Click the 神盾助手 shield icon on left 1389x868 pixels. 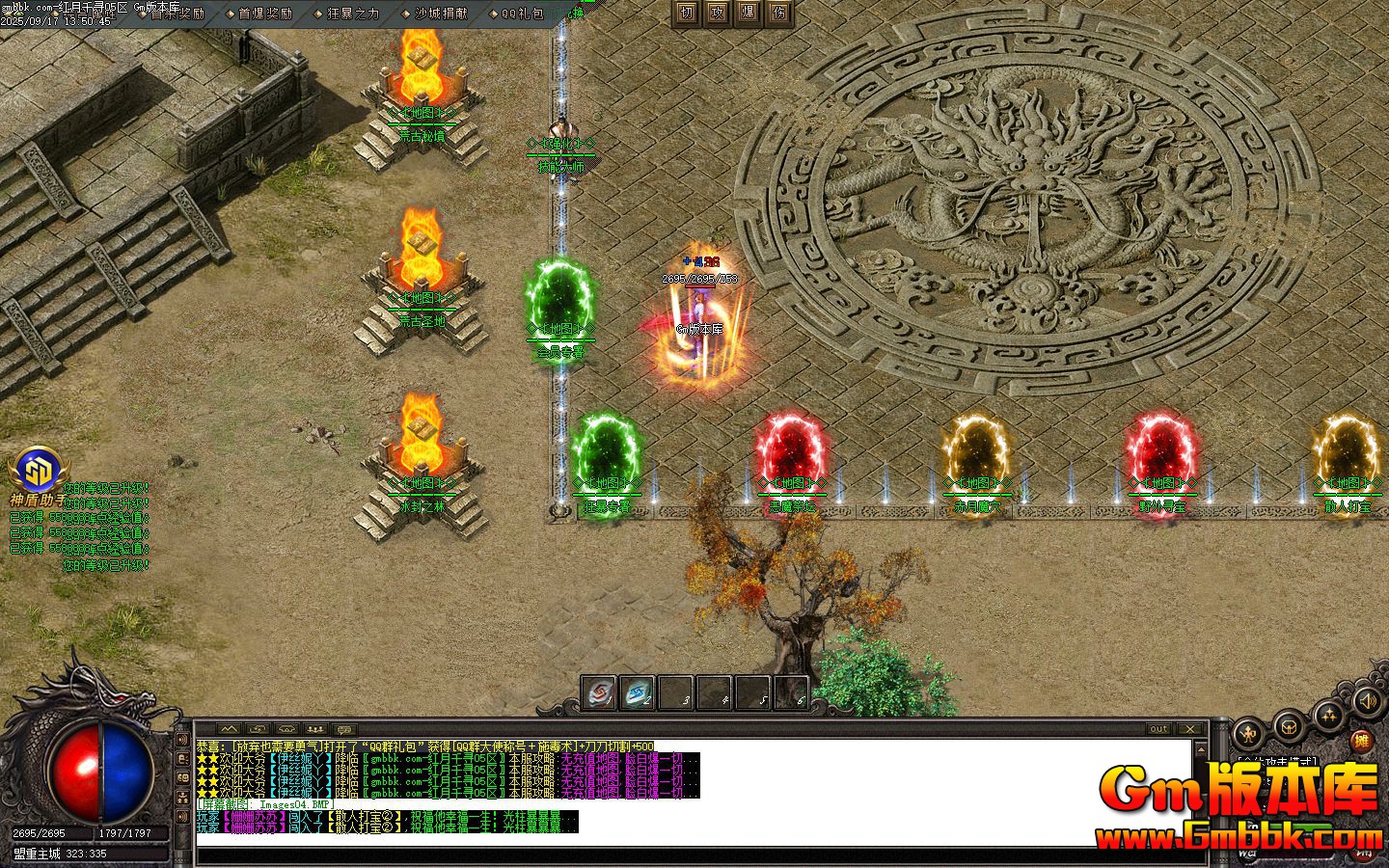pyautogui.click(x=37, y=468)
